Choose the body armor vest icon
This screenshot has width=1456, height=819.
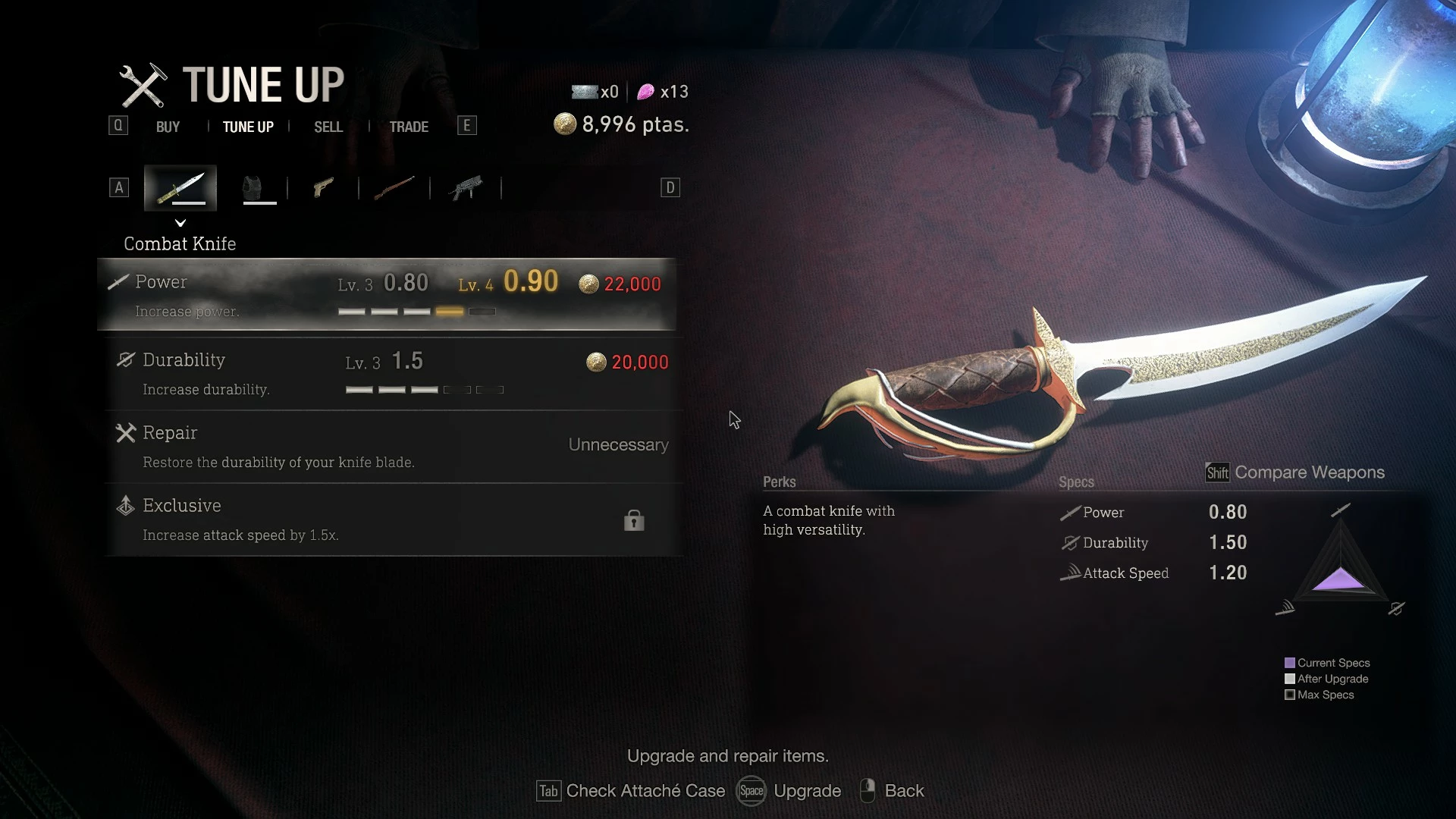point(253,187)
